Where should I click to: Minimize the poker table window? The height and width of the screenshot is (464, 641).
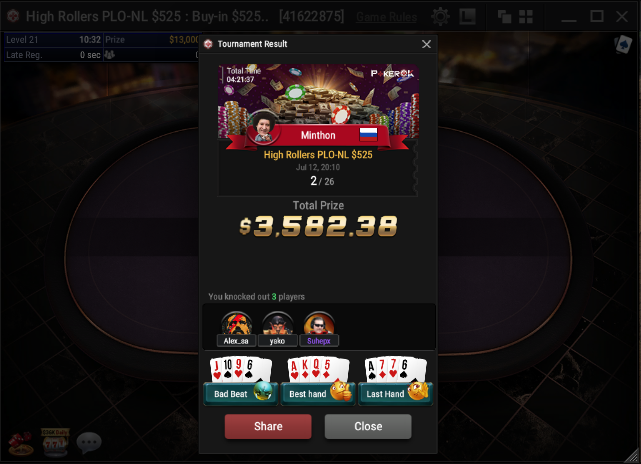[x=569, y=16]
